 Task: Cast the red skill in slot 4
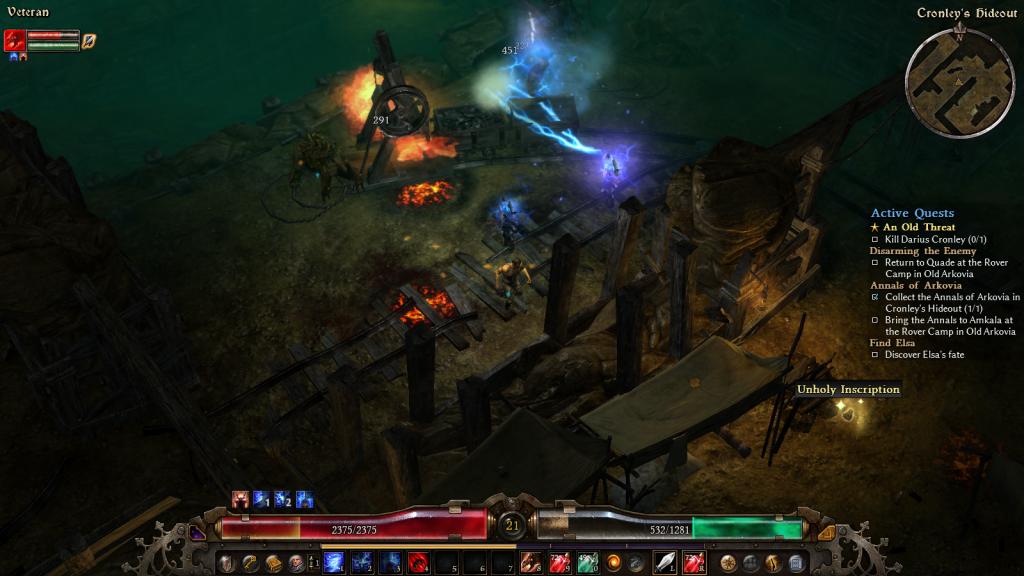[419, 562]
